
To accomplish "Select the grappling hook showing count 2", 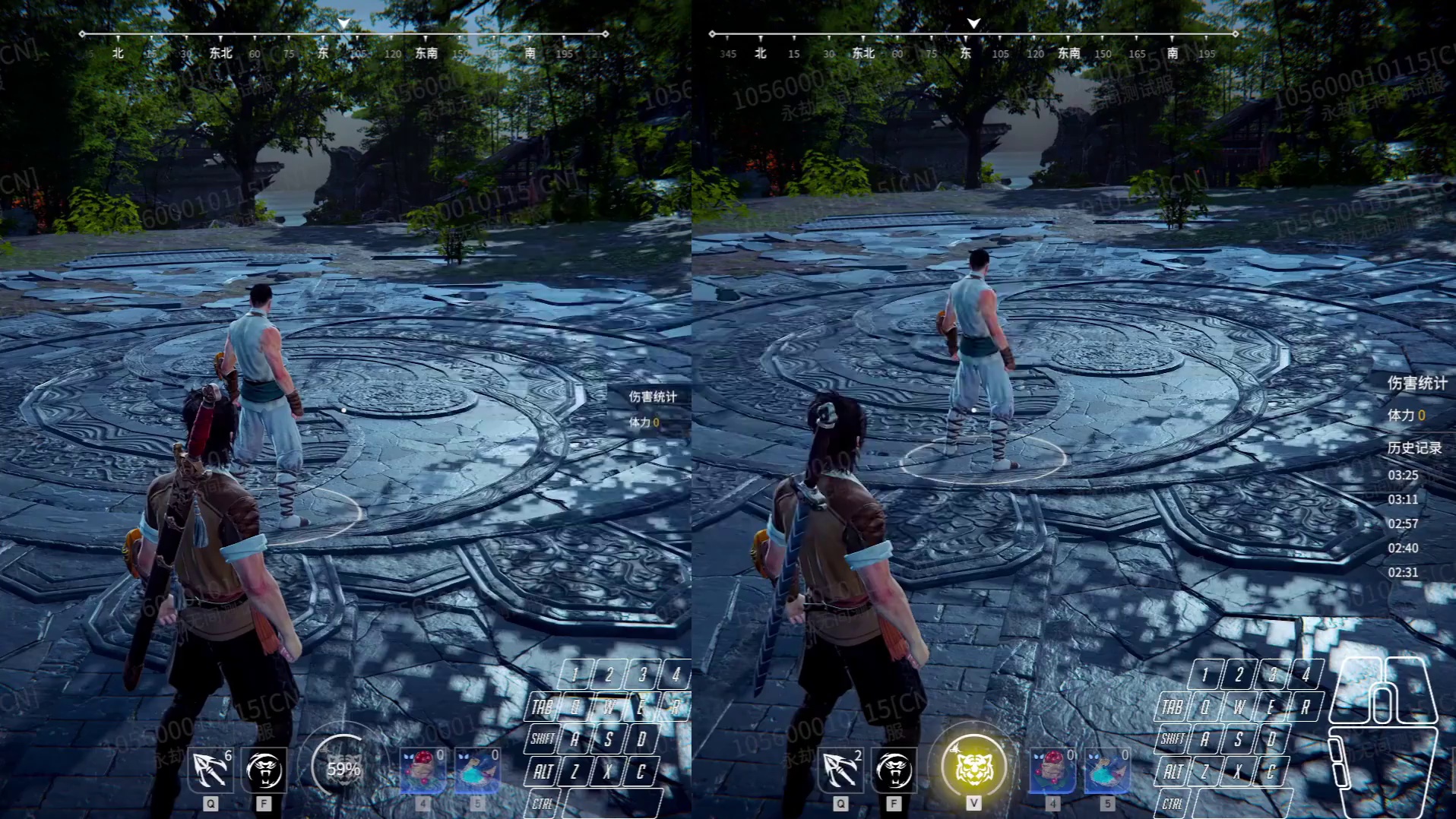I will pyautogui.click(x=840, y=770).
